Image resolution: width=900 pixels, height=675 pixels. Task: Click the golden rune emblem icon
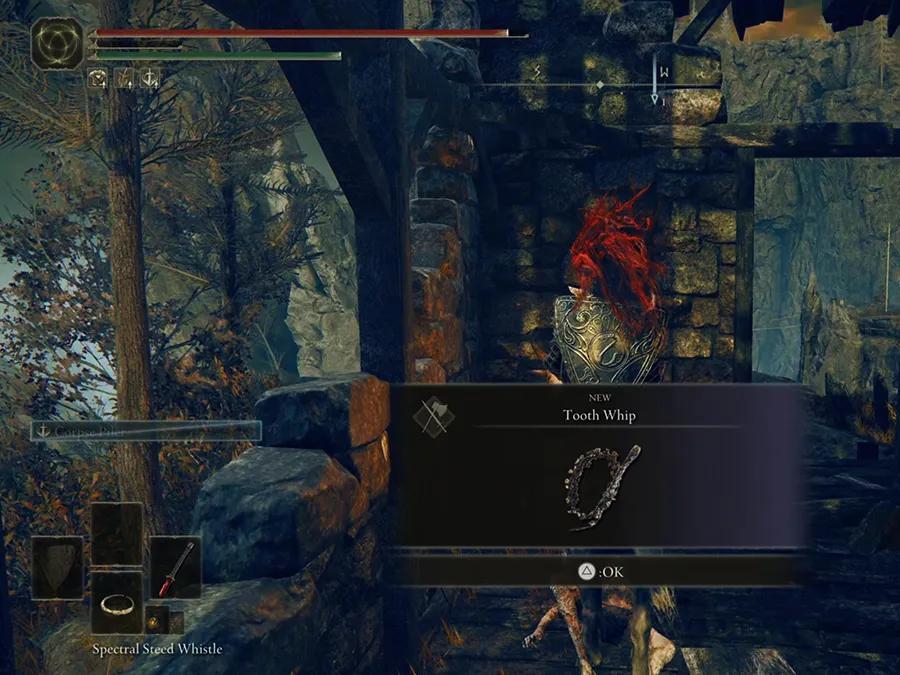coord(58,44)
